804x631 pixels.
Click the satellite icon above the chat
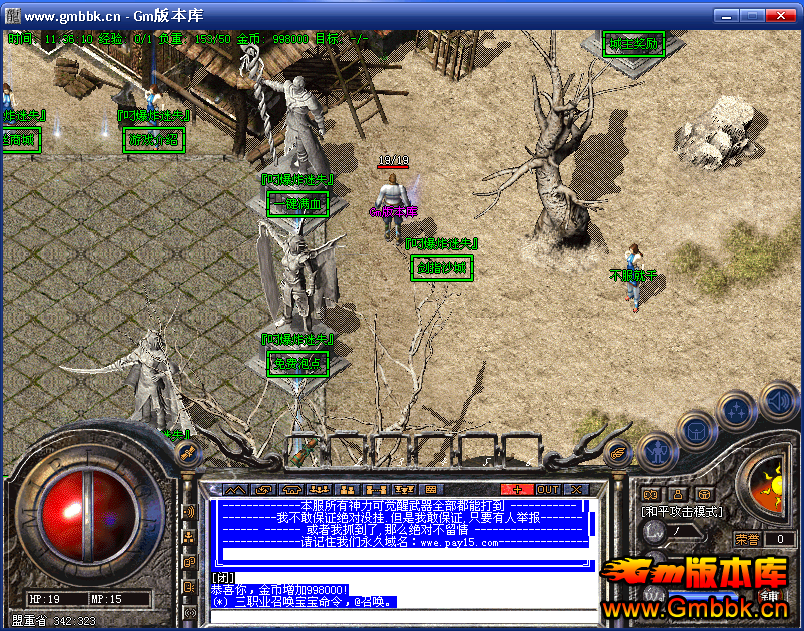(x=185, y=453)
